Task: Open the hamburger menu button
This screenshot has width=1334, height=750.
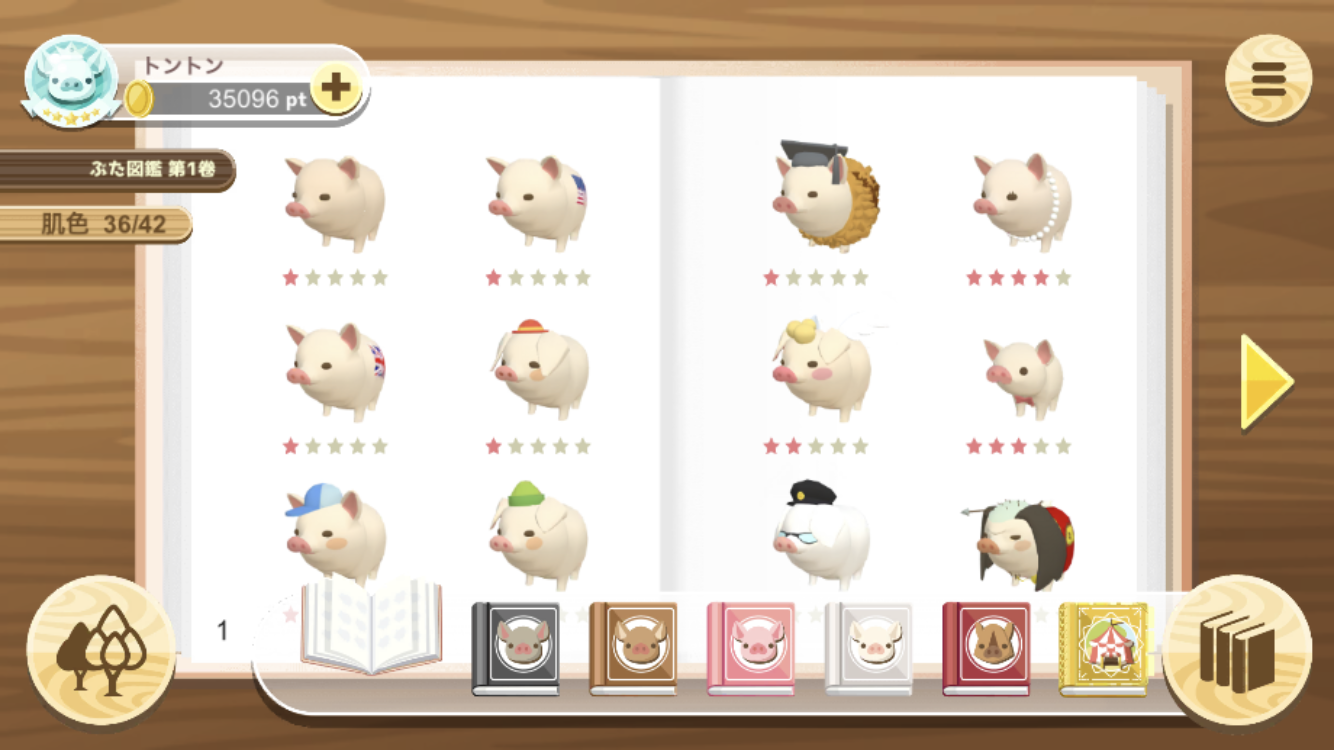Action: pyautogui.click(x=1268, y=78)
